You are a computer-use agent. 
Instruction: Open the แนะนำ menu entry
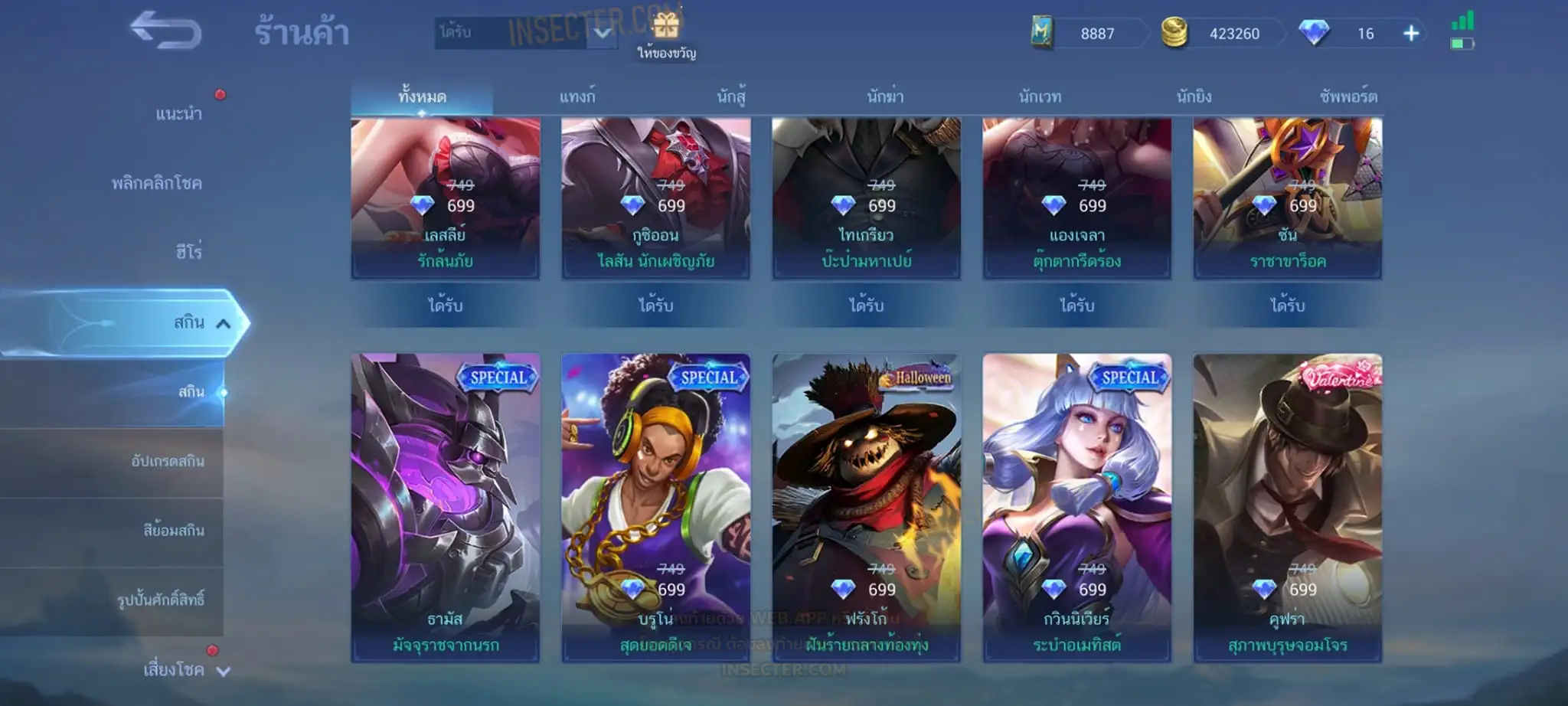[x=178, y=114]
